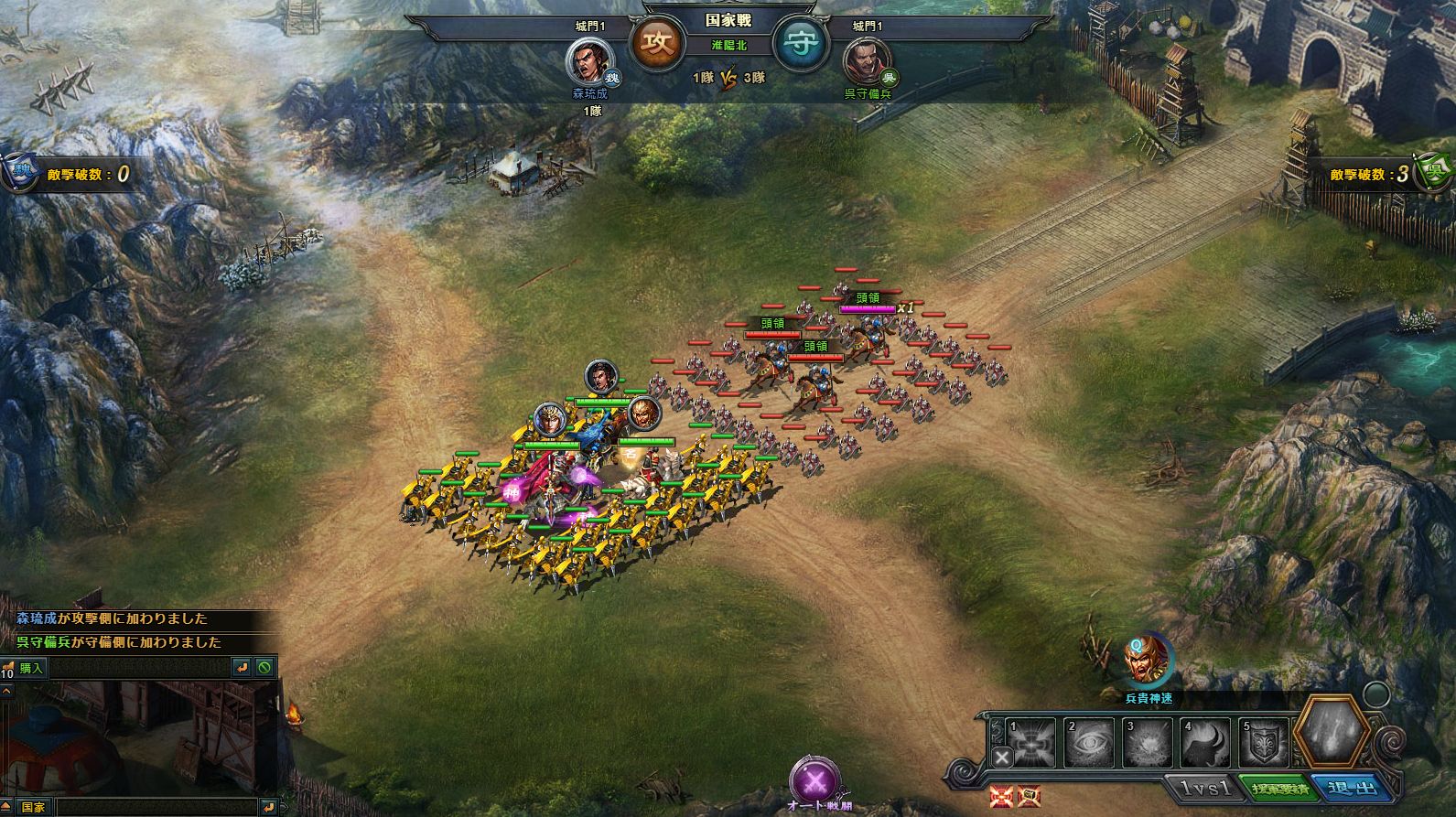Activate the bull horn skill in slot 4
The width and height of the screenshot is (1456, 817).
click(x=1206, y=742)
